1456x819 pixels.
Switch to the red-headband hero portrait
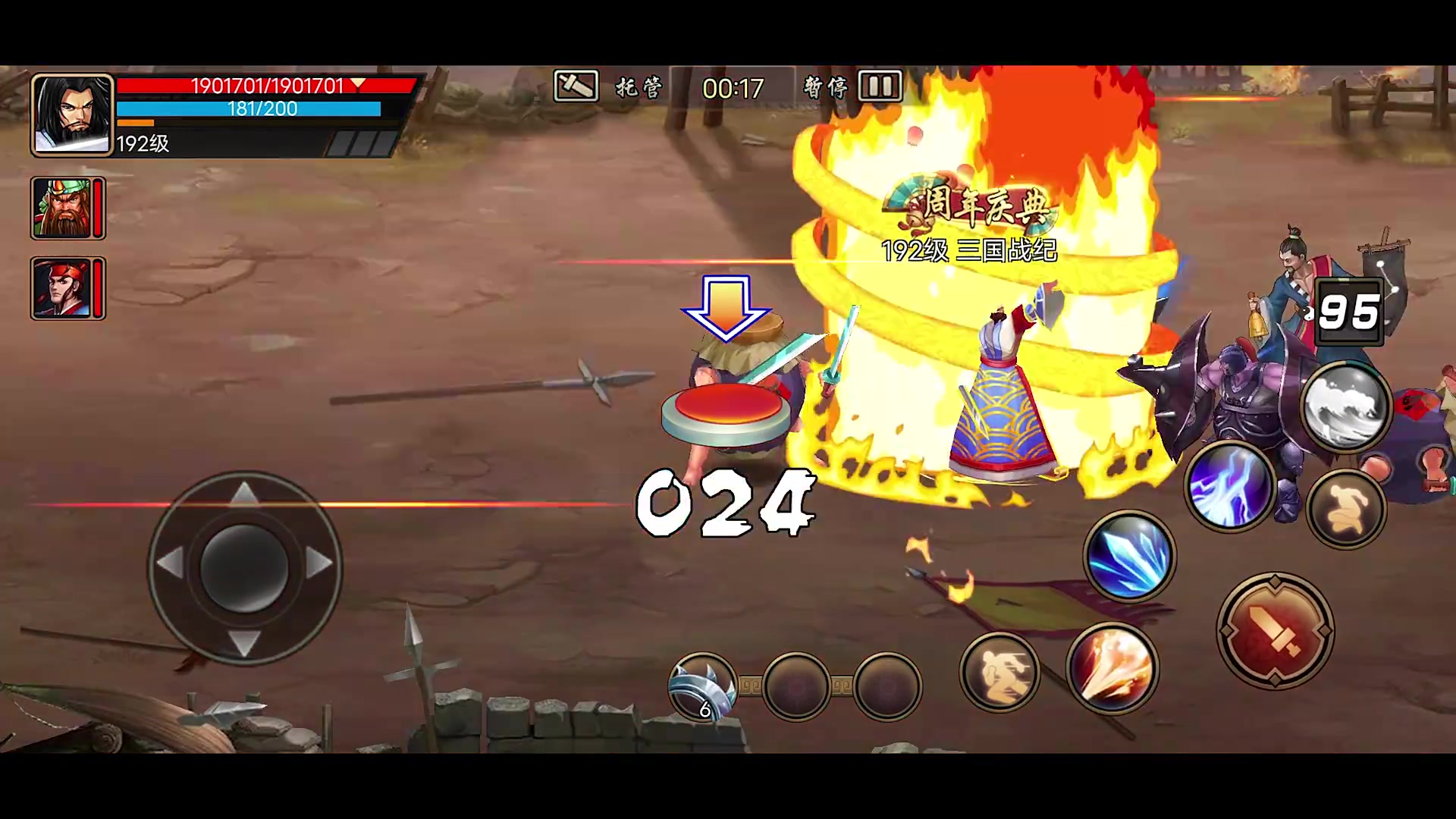[62, 288]
